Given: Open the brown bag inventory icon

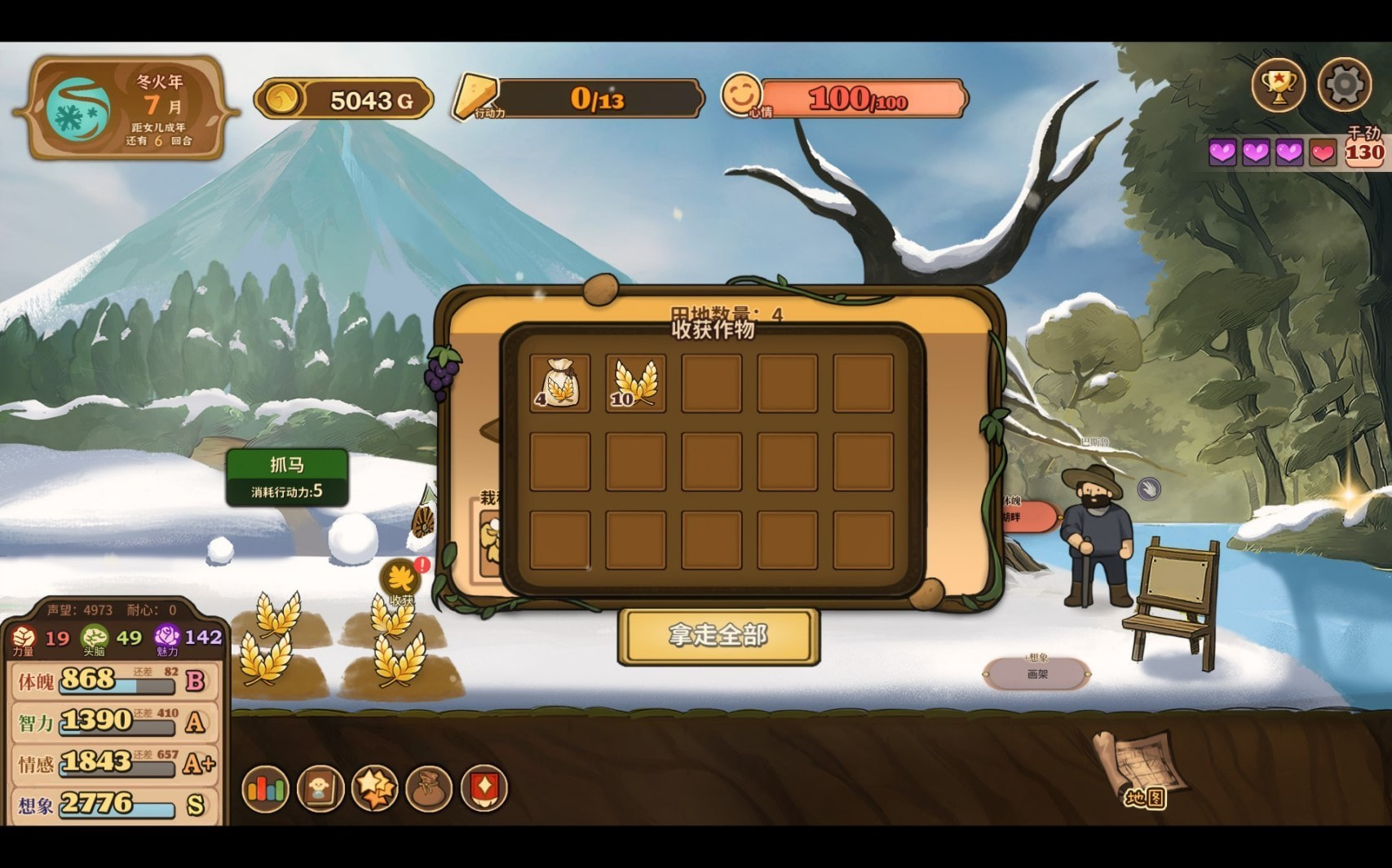Looking at the screenshot, I should (429, 789).
